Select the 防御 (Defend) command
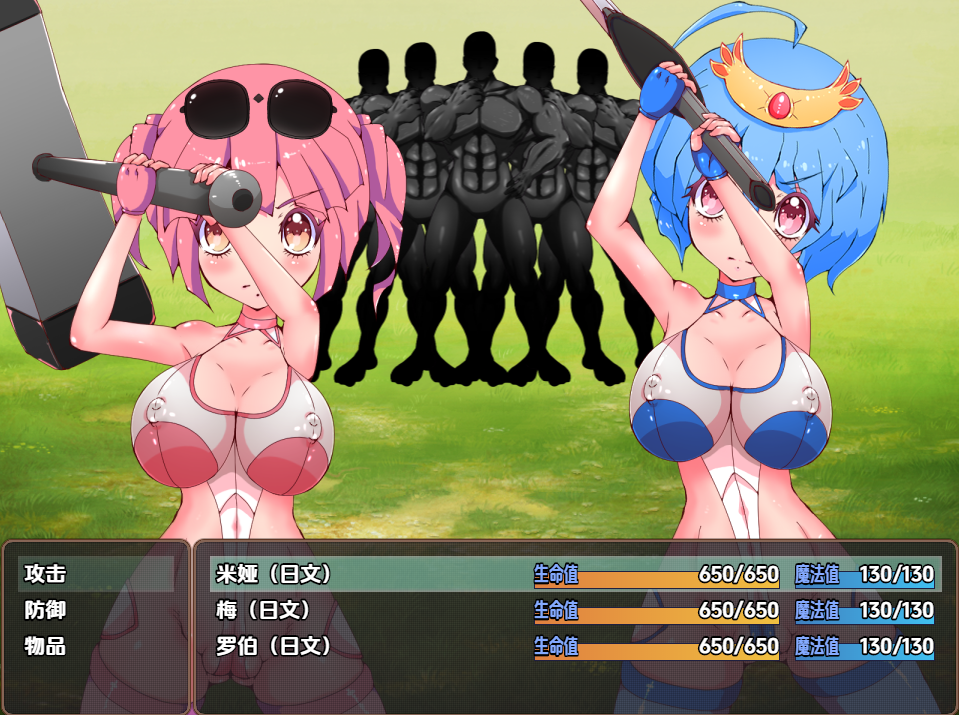Viewport: 959px width, 715px height. point(46,610)
